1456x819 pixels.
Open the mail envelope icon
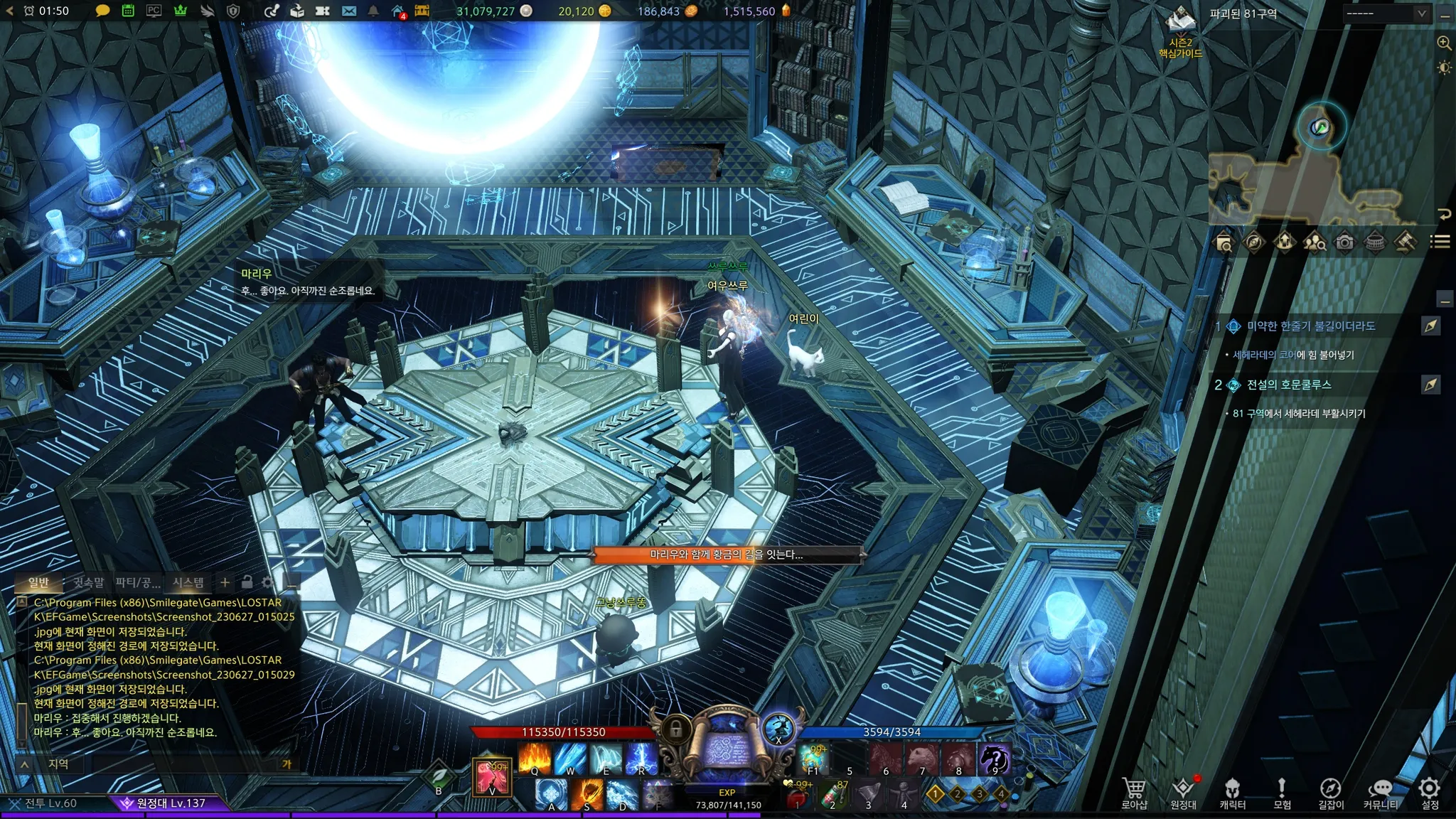(x=348, y=11)
